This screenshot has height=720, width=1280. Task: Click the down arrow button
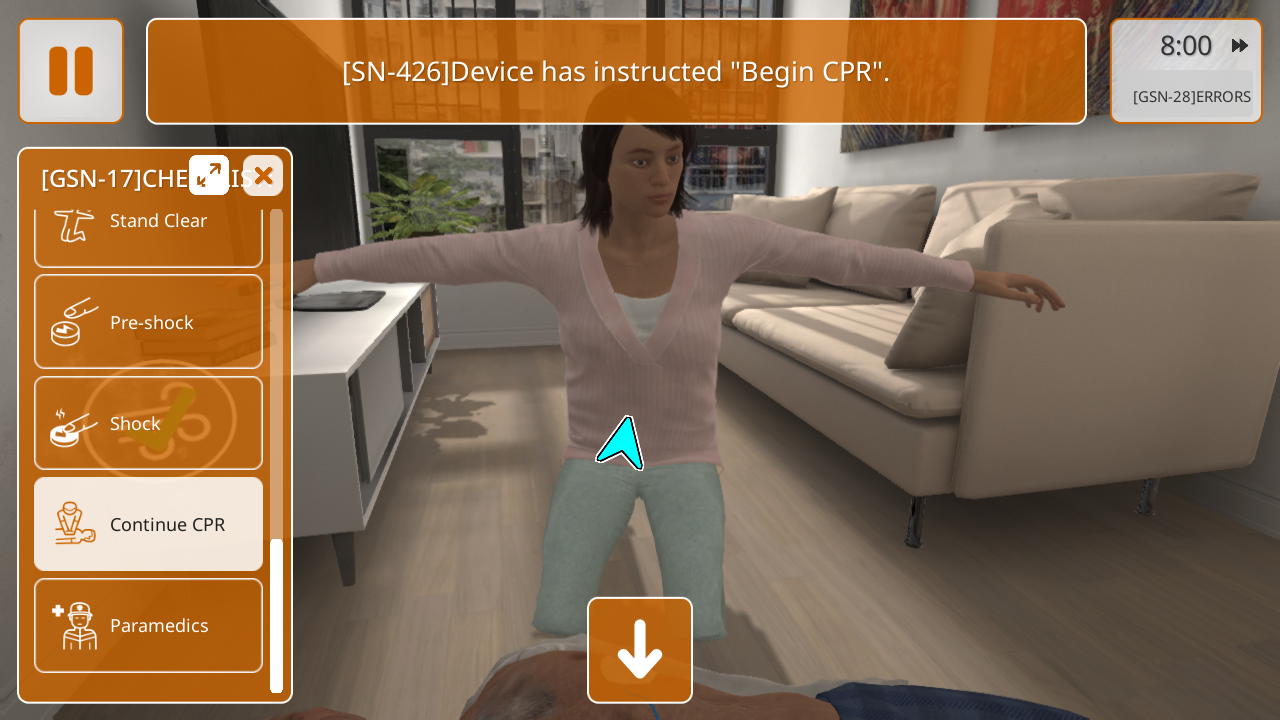(x=640, y=650)
